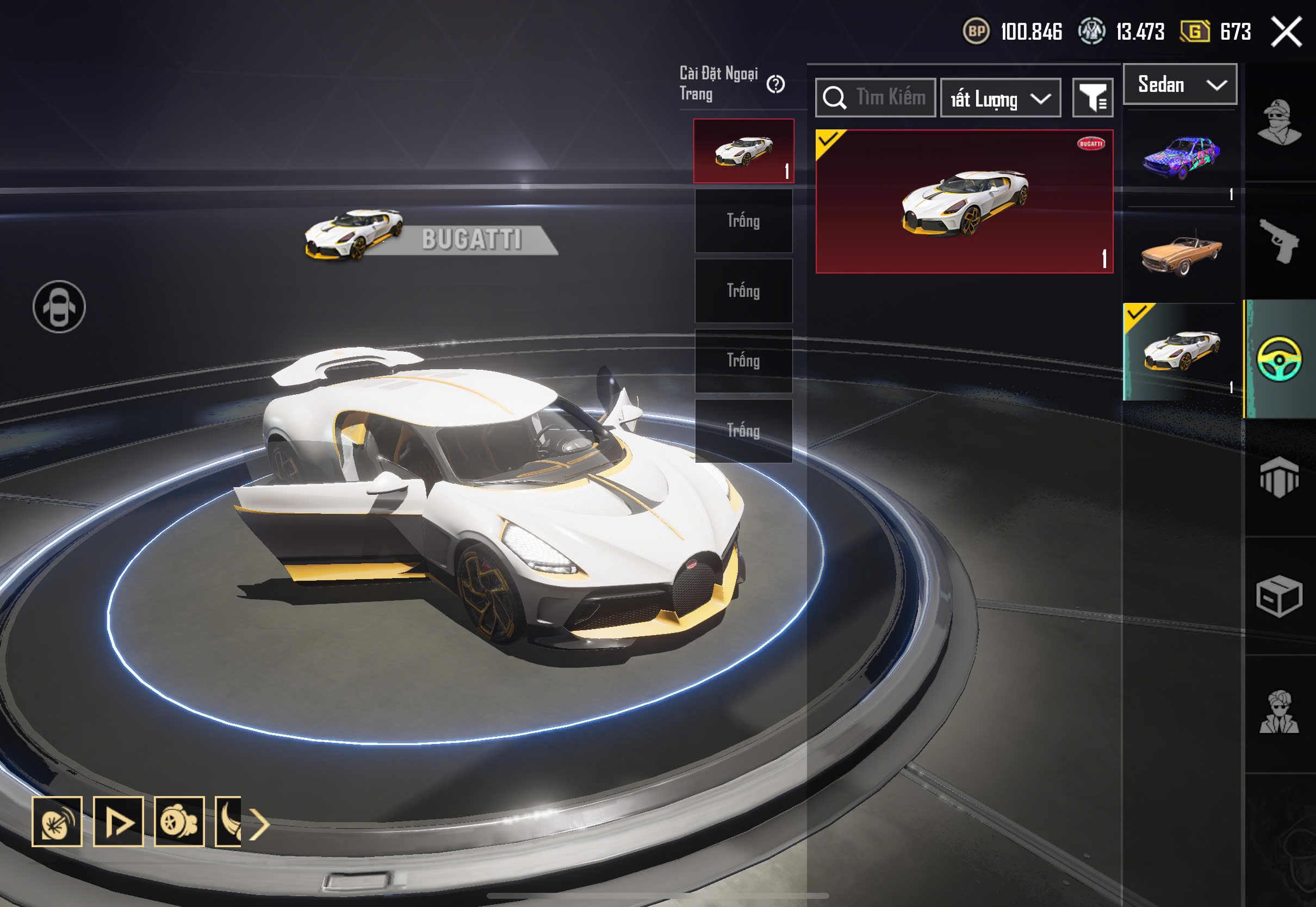The image size is (1316, 907).
Task: Switch to the steering wheel vehicles tab
Action: 1279,359
